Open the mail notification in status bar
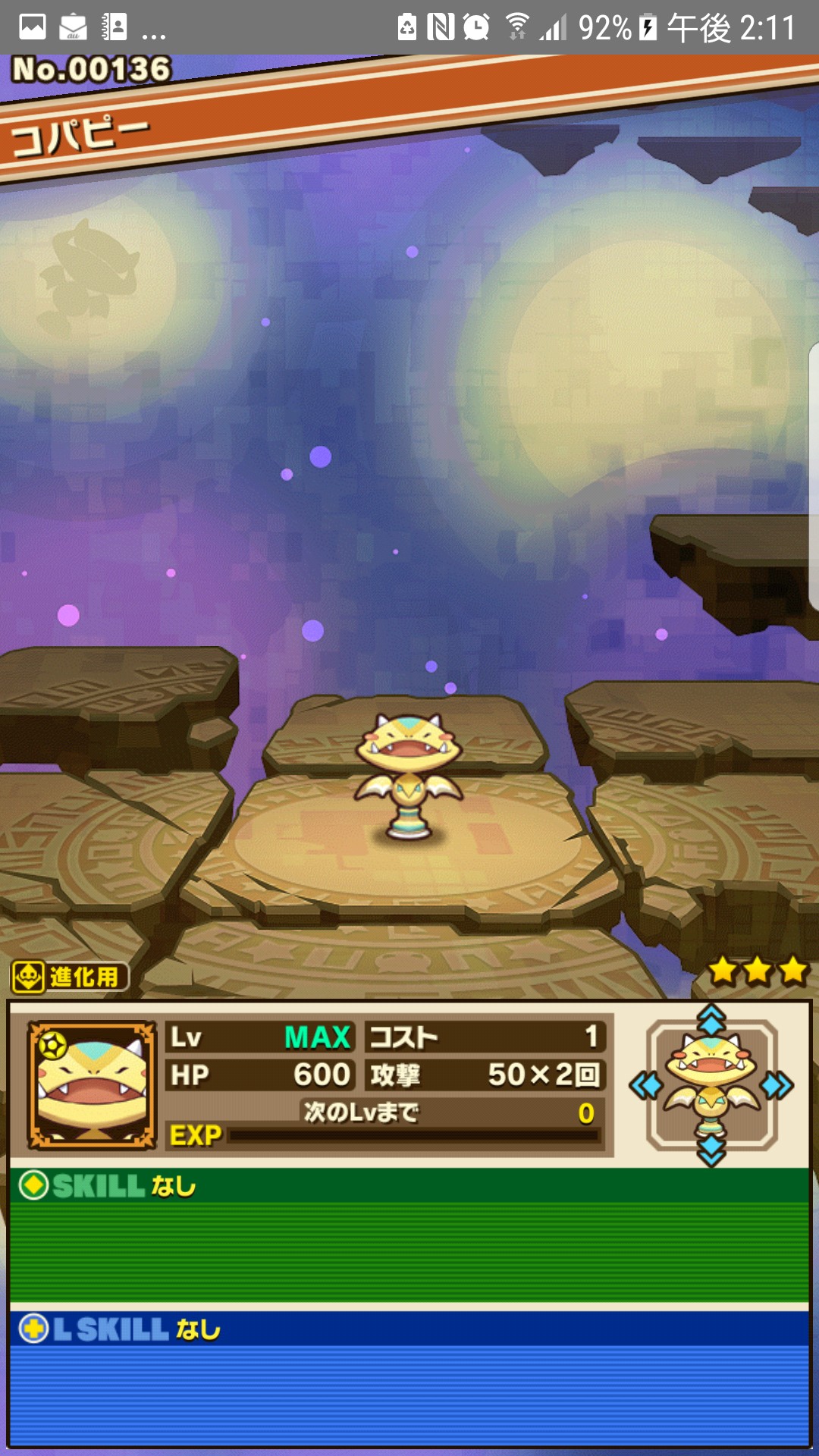819x1456 pixels. [x=73, y=27]
